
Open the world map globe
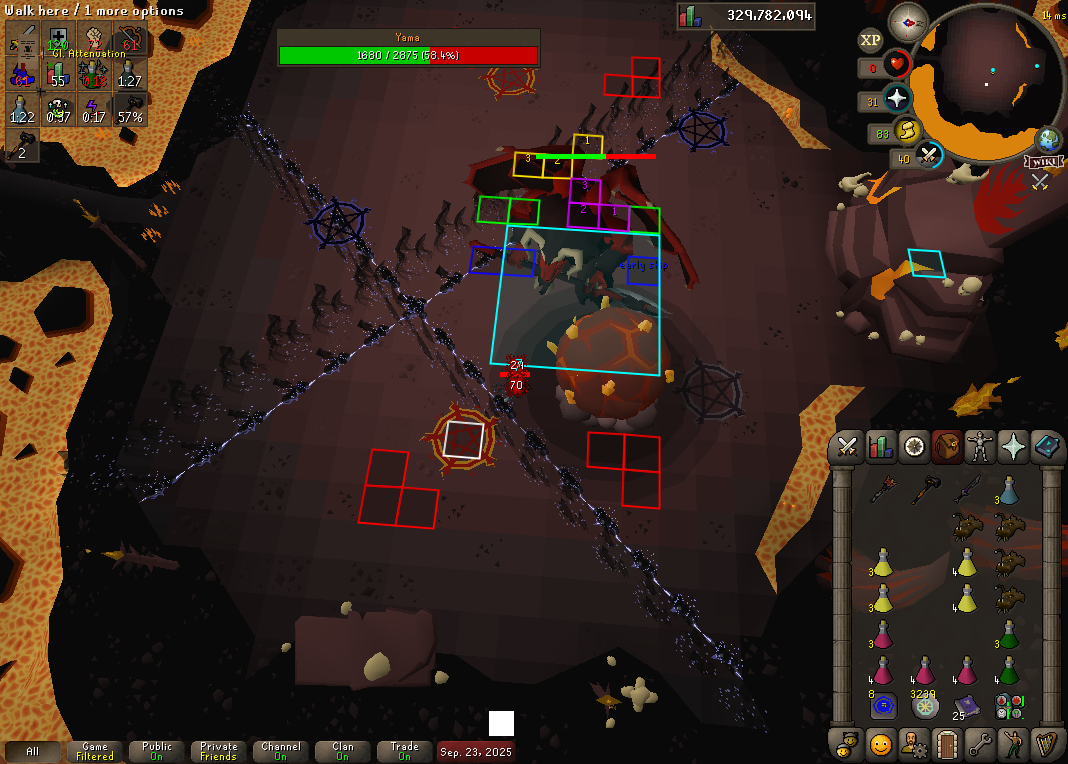click(1049, 139)
